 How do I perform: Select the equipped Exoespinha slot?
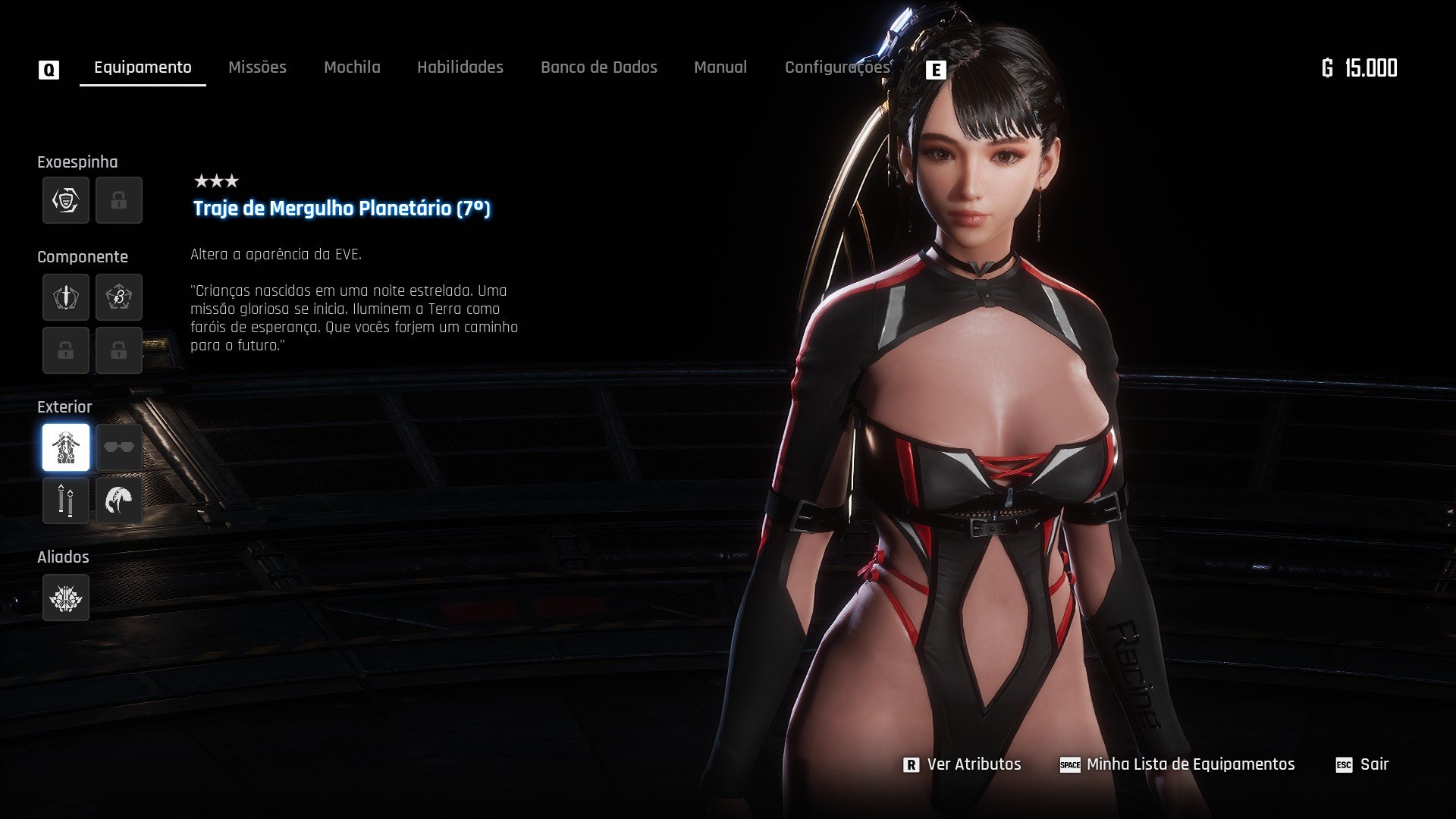point(66,200)
